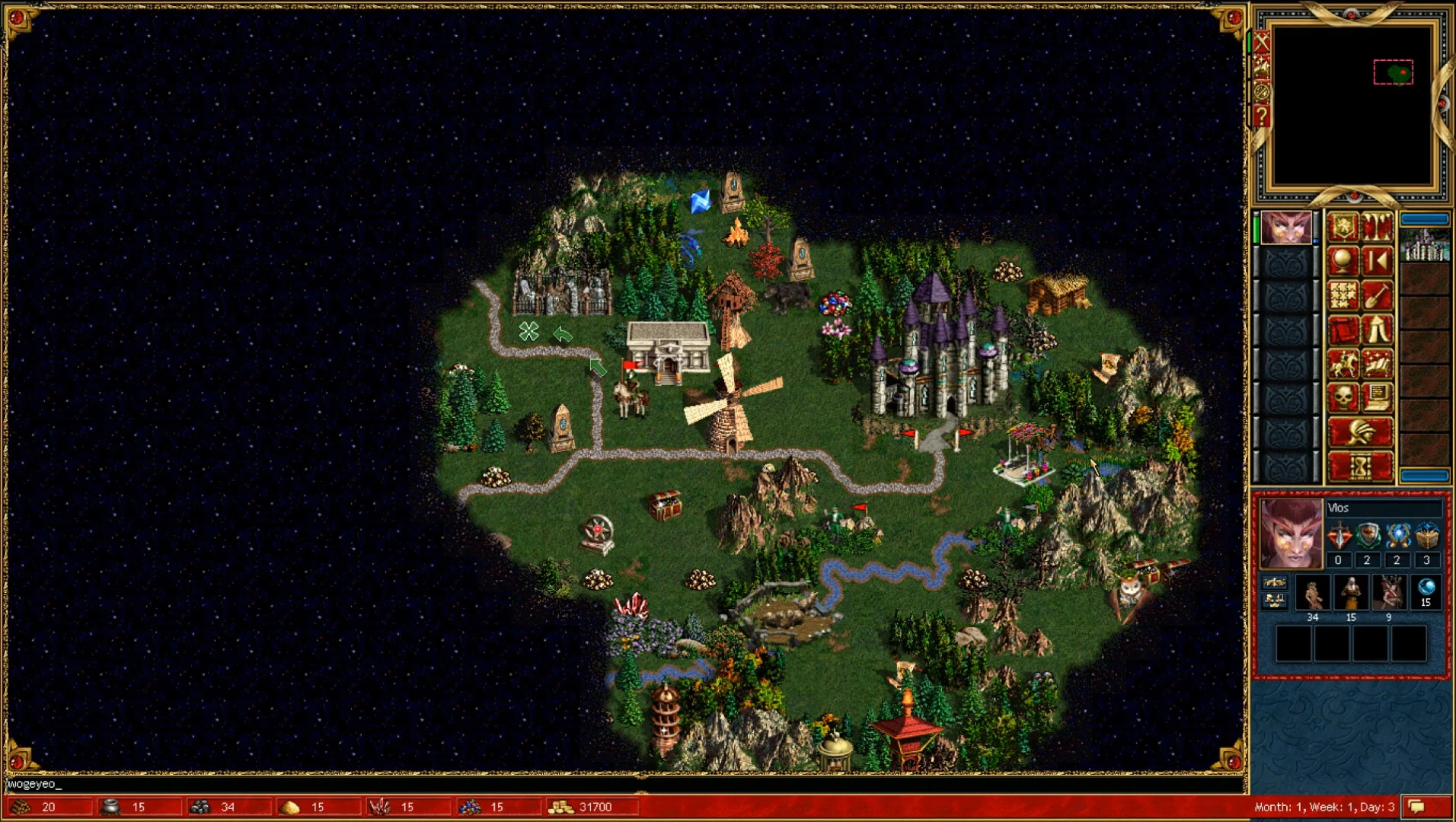Select the next hero with the helmet button
The image size is (1456, 822).
(1362, 432)
